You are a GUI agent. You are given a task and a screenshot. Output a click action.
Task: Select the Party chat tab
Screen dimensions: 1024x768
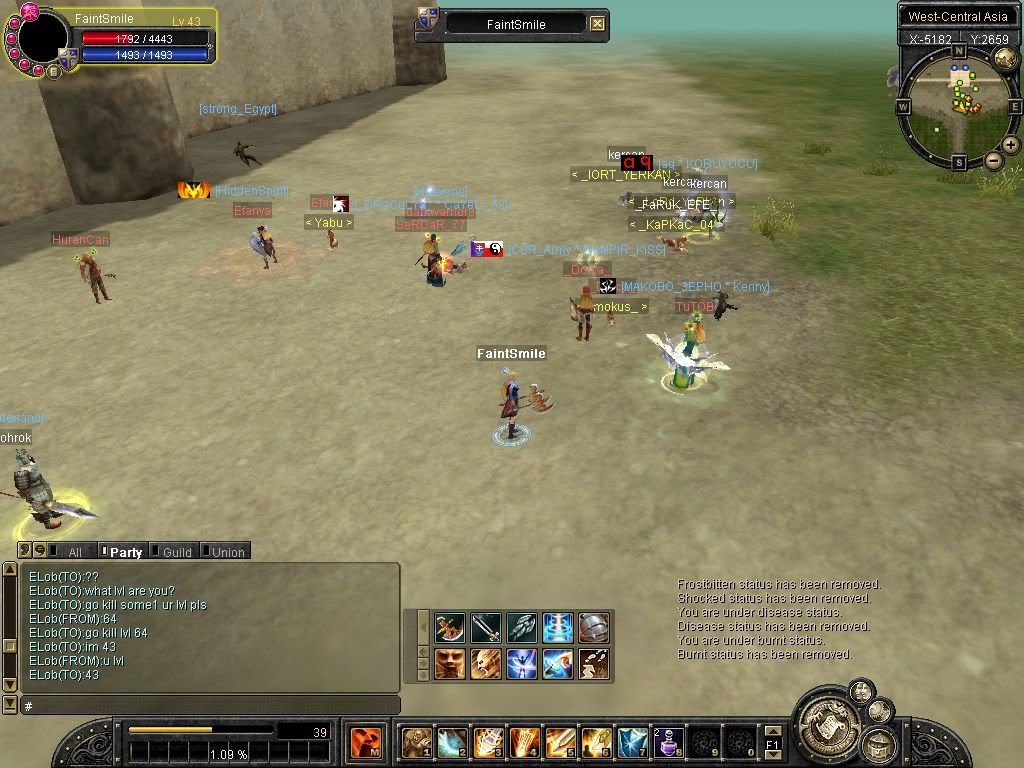point(122,551)
